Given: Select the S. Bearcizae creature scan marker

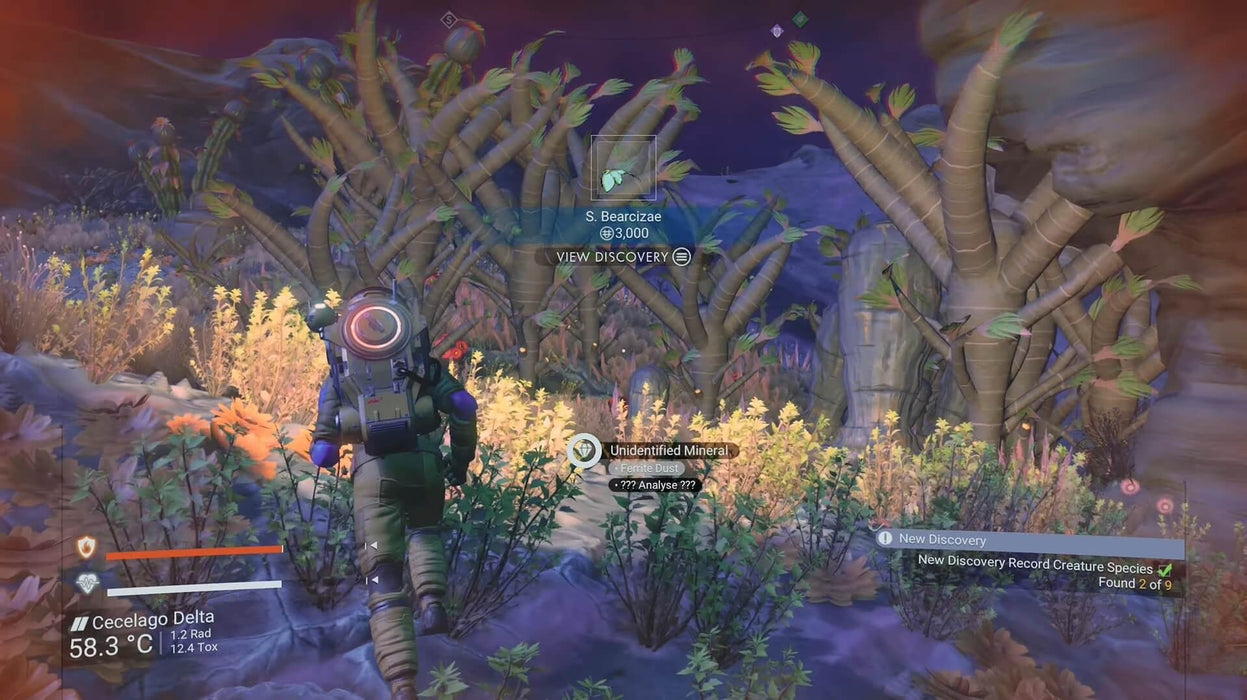Looking at the screenshot, I should [622, 168].
